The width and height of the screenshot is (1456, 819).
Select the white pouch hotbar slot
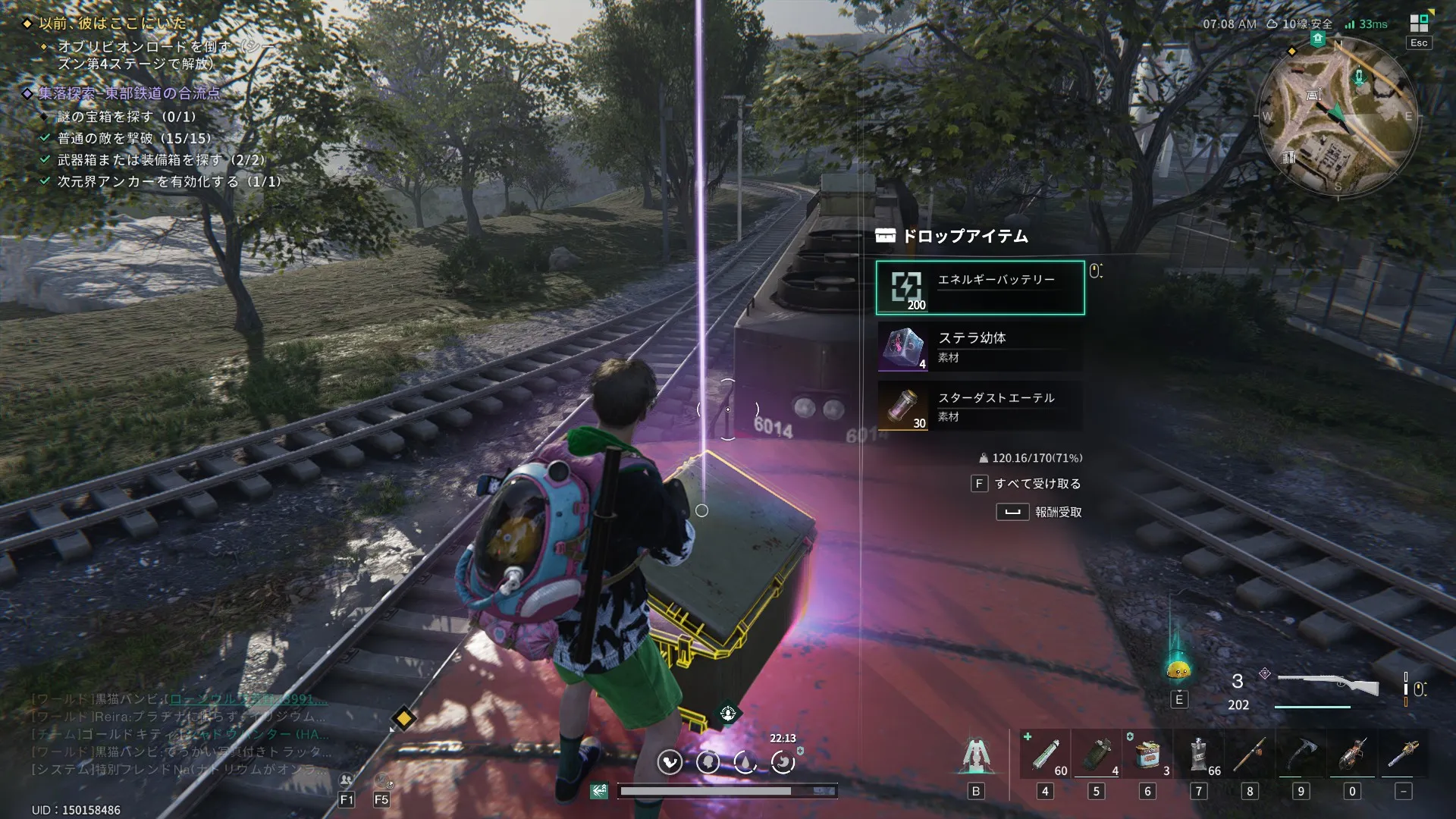pyautogui.click(x=1199, y=755)
